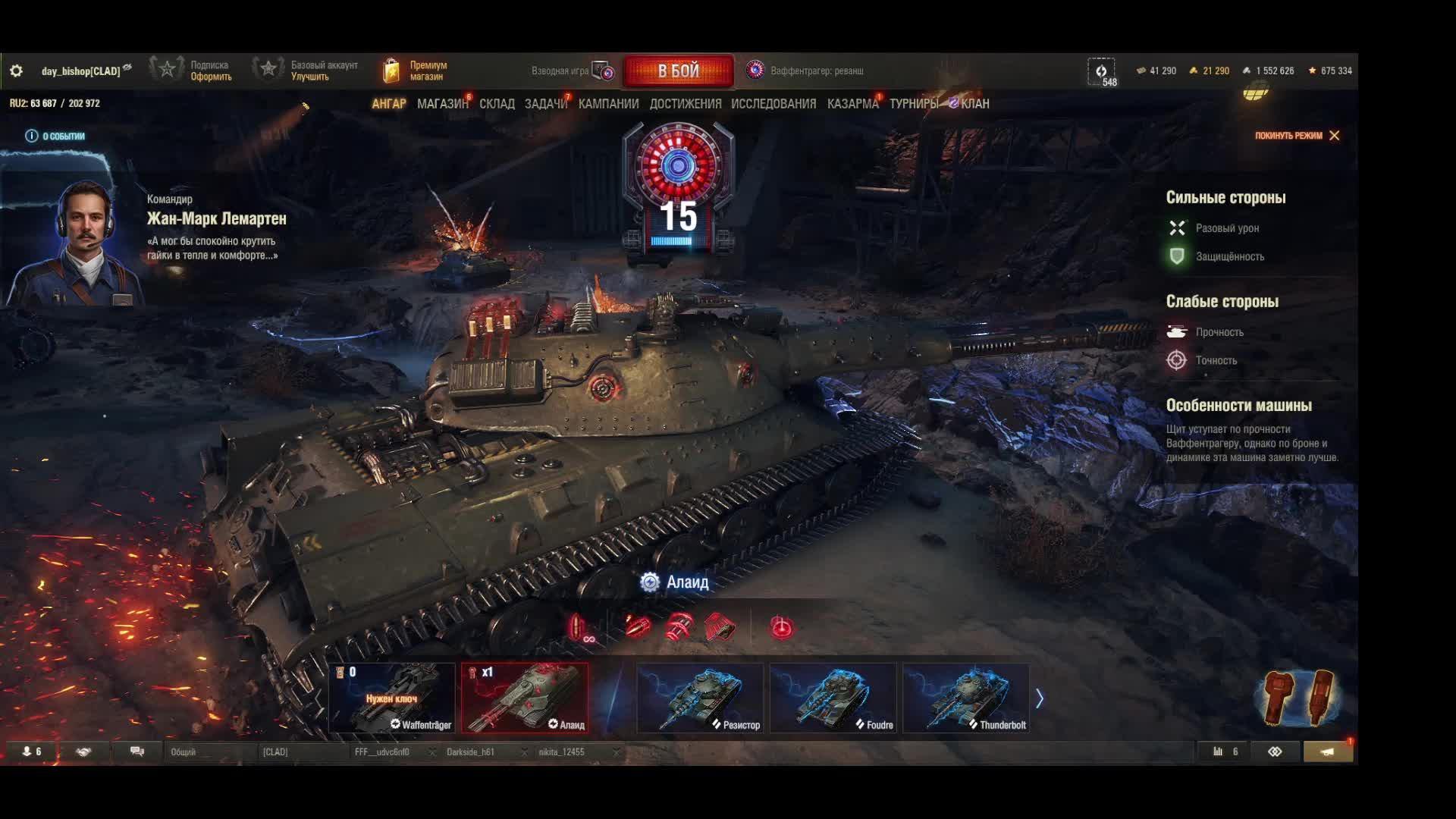
Task: Open the КАЗАРМА tab
Action: [x=852, y=104]
